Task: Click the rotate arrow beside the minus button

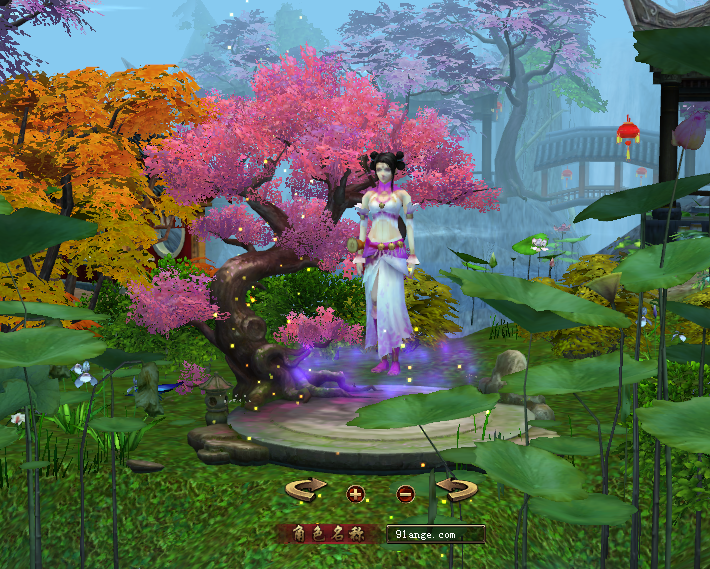Action: pyautogui.click(x=456, y=490)
